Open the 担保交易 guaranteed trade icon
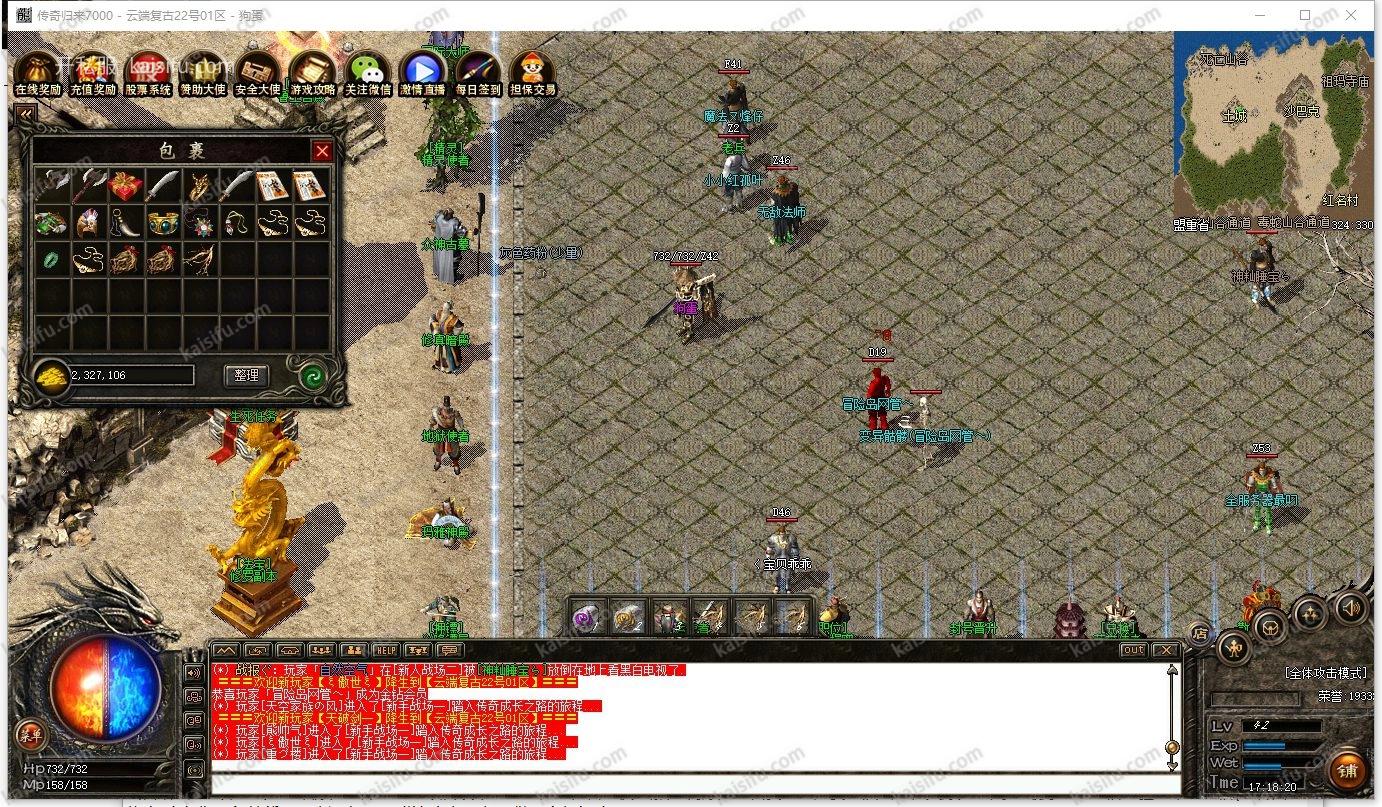Image resolution: width=1382 pixels, height=807 pixels. [x=532, y=74]
